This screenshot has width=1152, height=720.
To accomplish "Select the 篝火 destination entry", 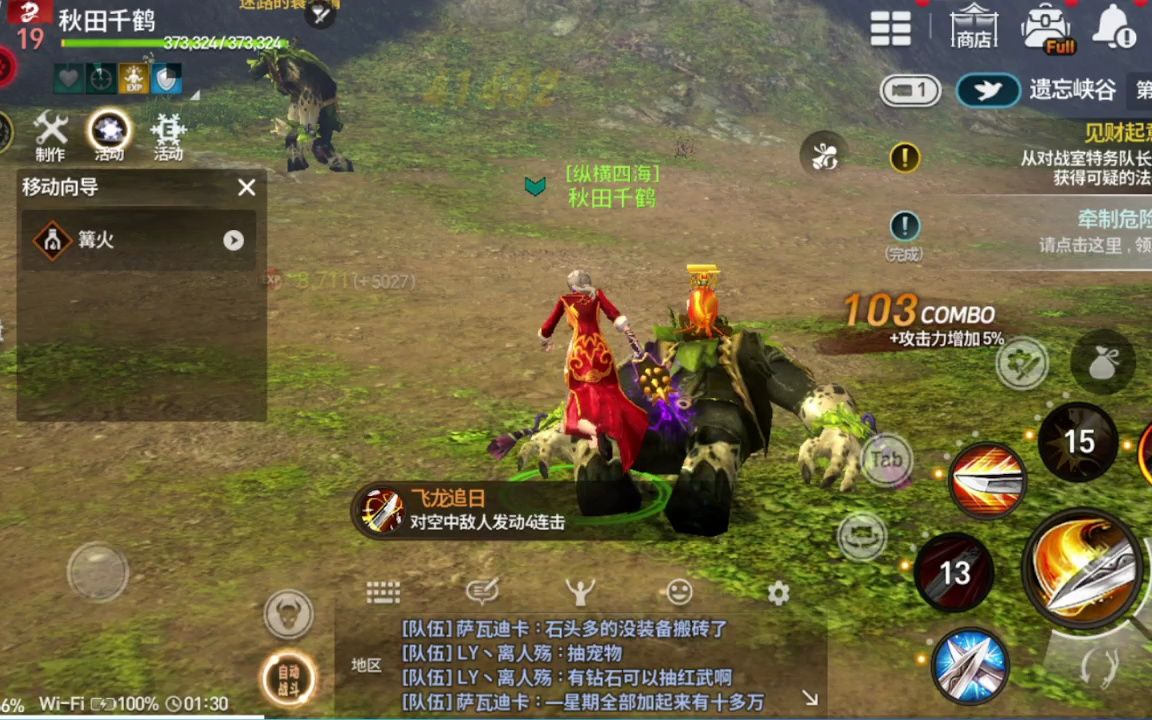I will 138,240.
